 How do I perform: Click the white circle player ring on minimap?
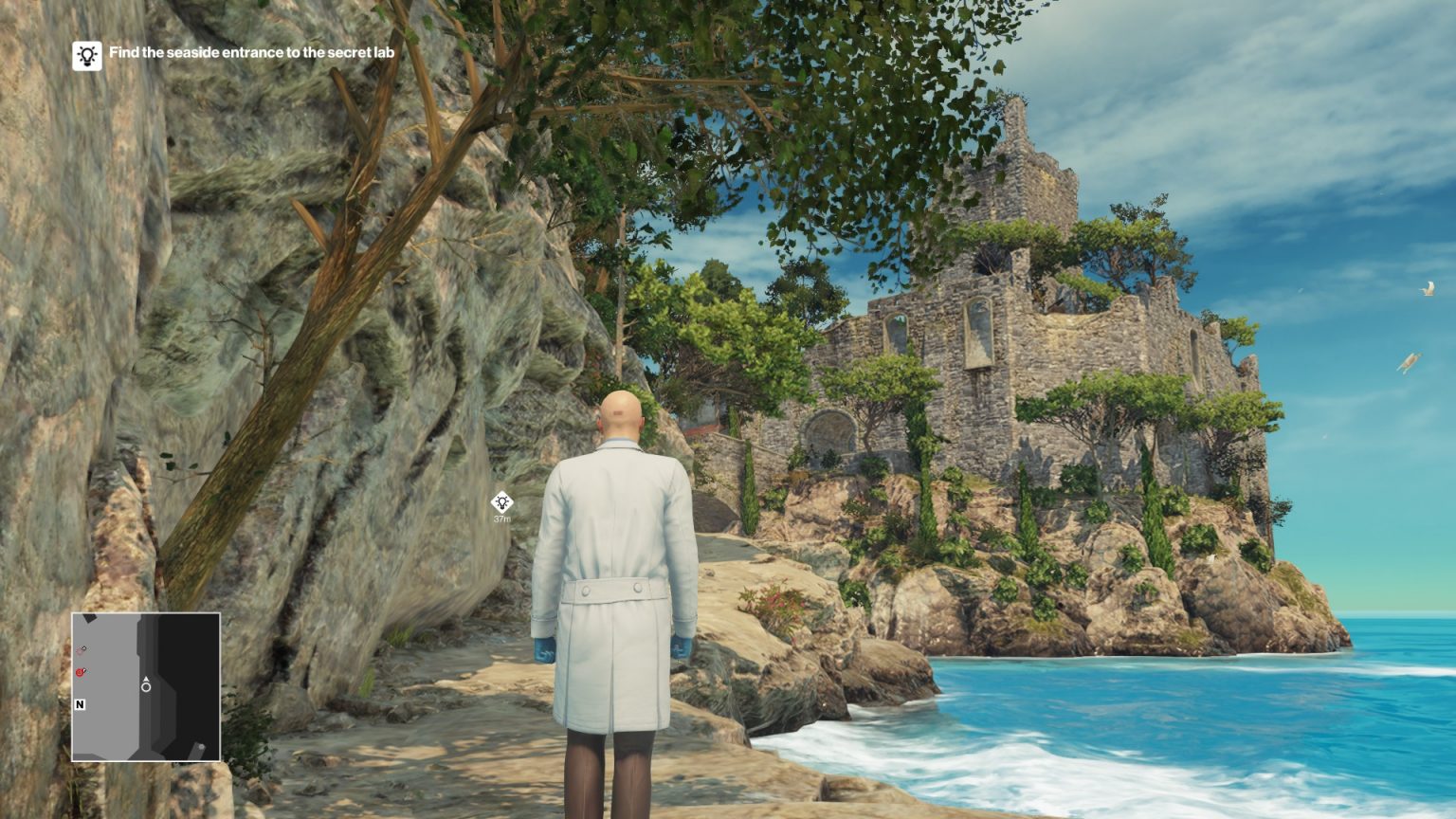[146, 688]
